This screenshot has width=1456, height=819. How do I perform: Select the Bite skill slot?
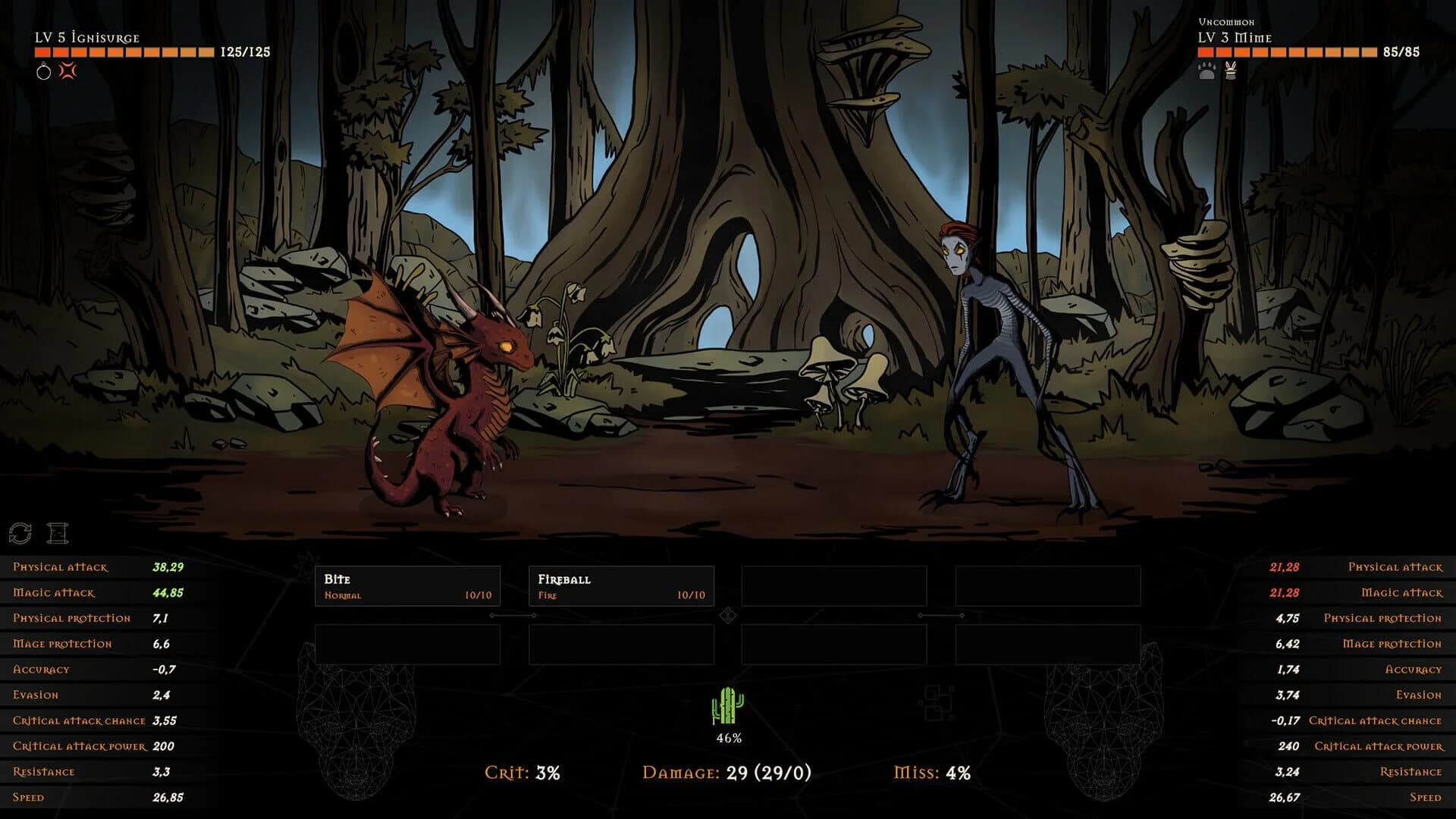coord(407,585)
